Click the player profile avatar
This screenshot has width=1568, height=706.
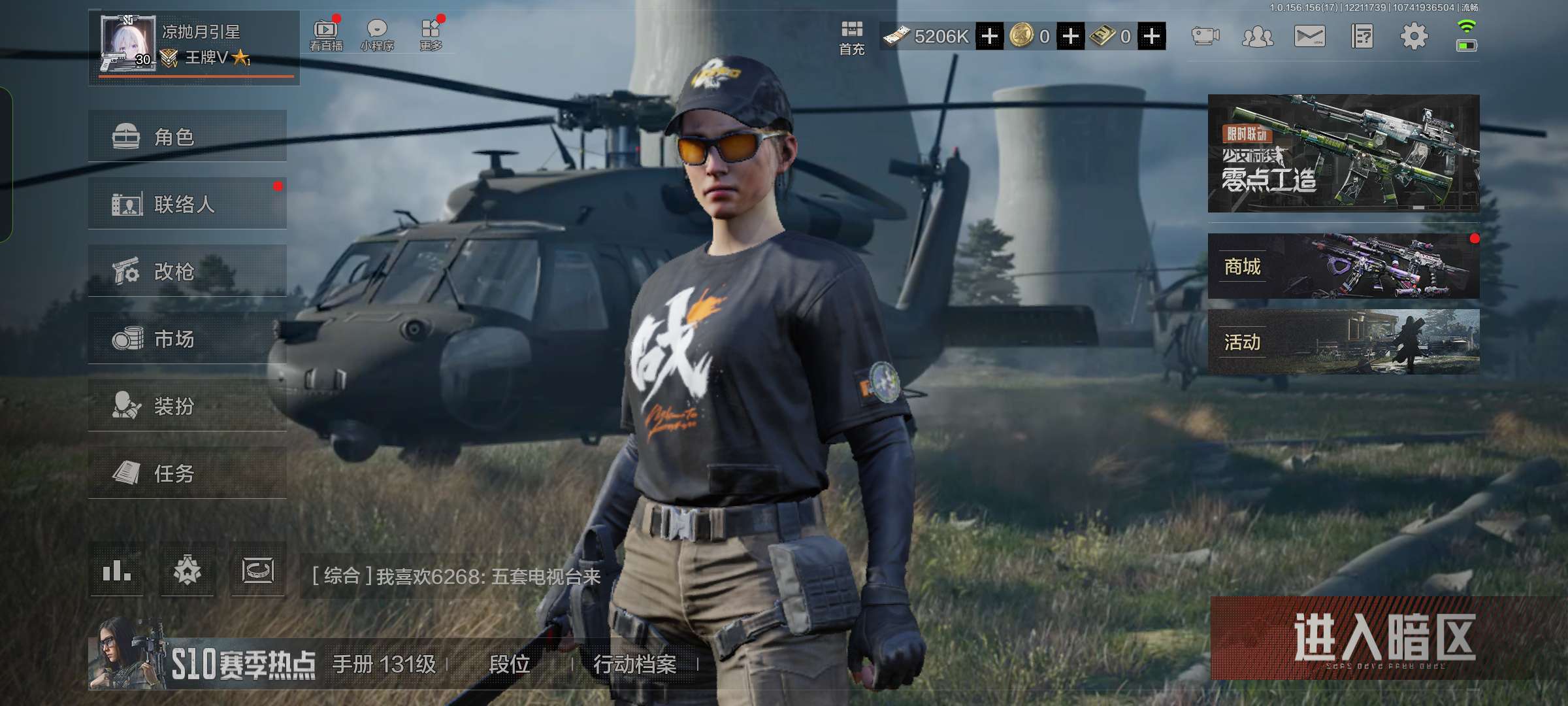[127, 43]
